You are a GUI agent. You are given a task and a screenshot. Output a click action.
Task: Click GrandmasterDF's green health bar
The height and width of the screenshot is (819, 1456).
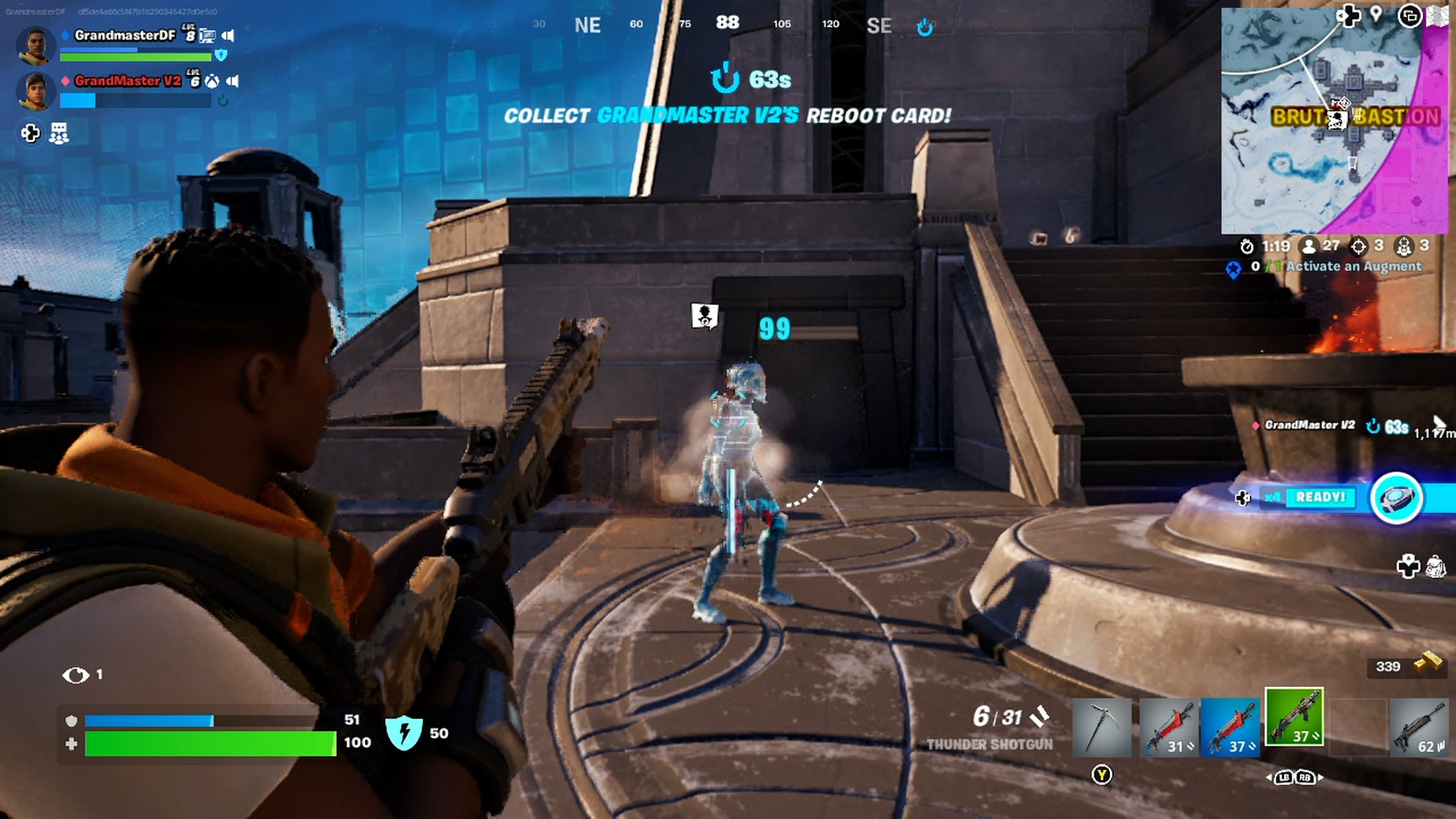pyautogui.click(x=136, y=57)
